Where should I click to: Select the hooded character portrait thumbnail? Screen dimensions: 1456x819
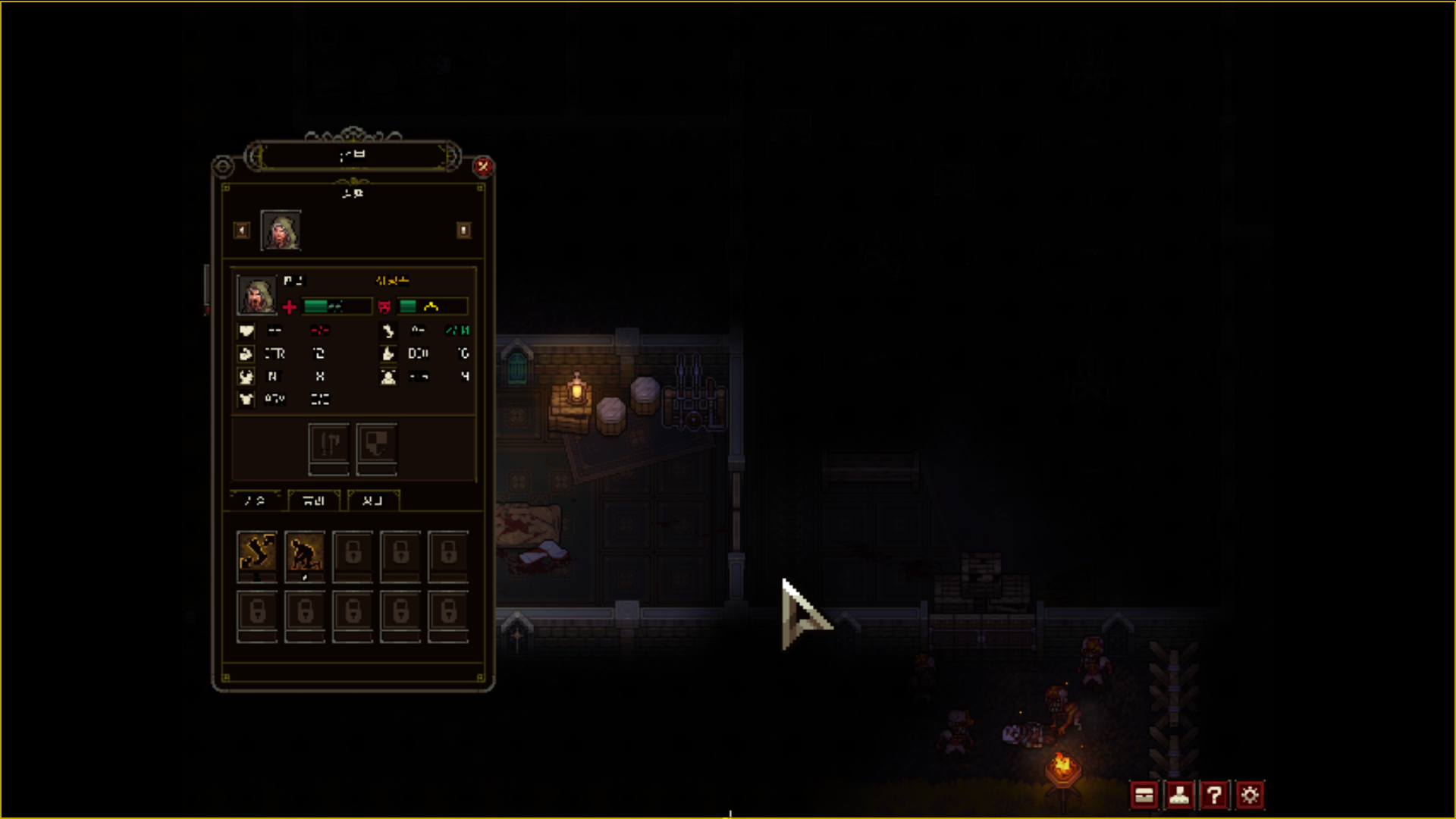pyautogui.click(x=281, y=231)
